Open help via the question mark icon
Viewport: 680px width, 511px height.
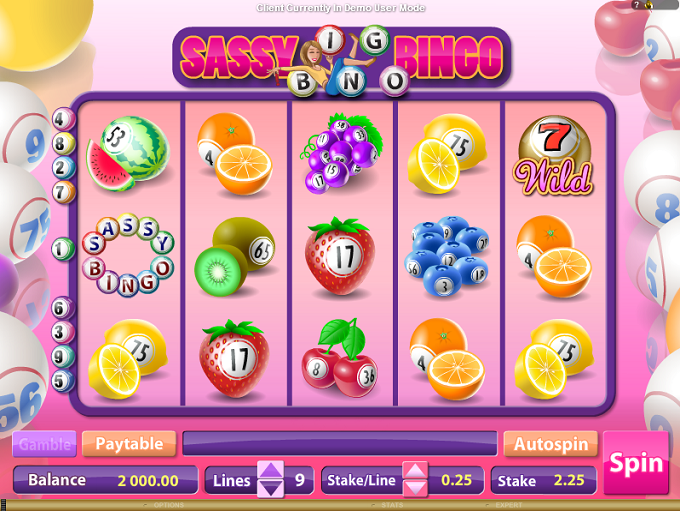tap(637, 5)
